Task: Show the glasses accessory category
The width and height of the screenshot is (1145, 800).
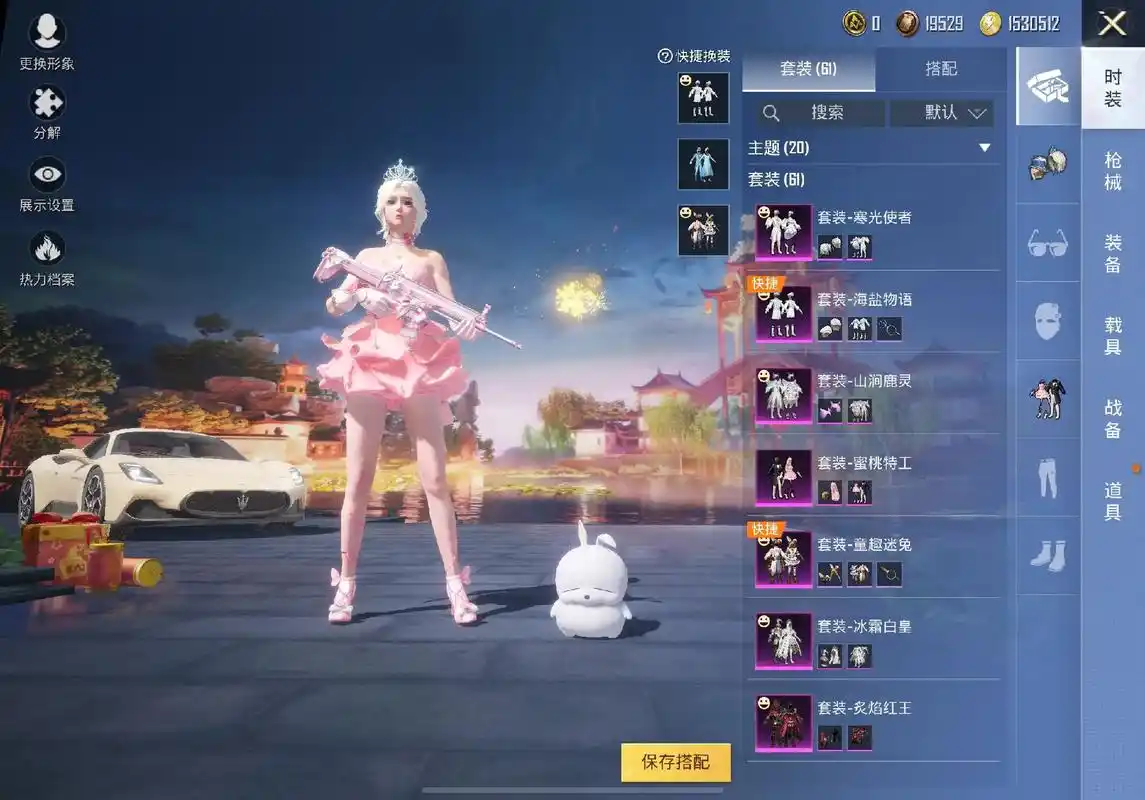Action: coord(1047,243)
